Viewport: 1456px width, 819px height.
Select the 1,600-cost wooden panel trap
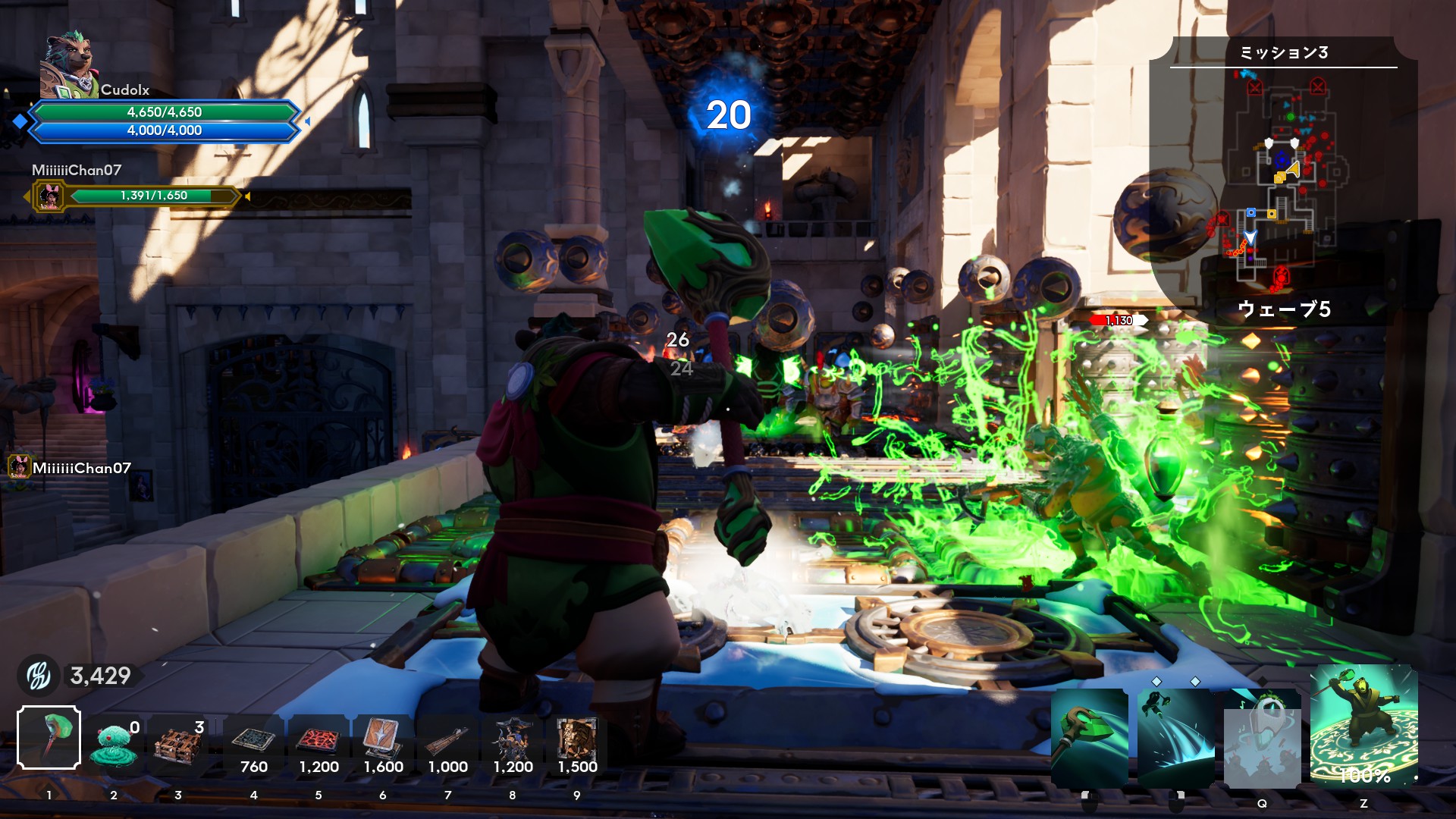(x=383, y=743)
